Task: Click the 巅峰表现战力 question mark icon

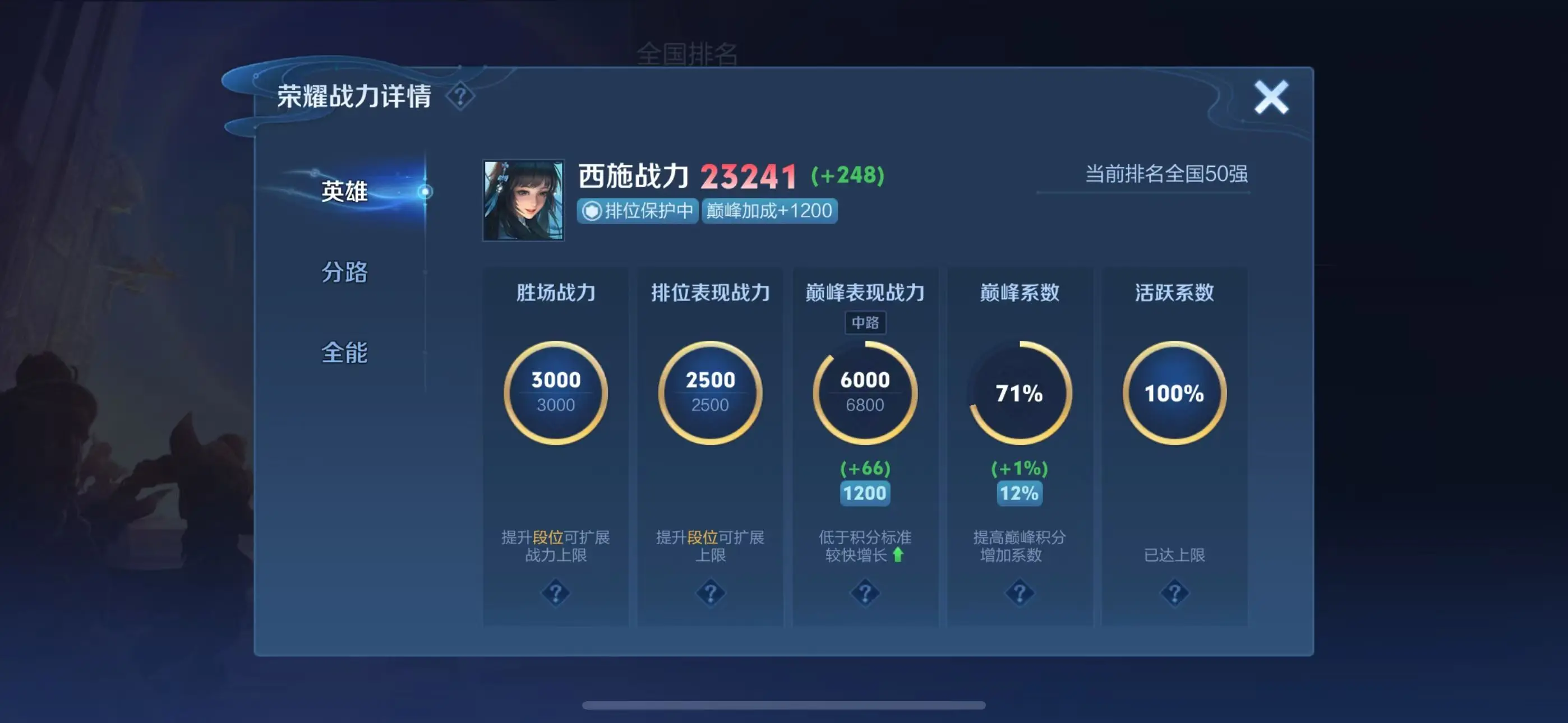Action: [x=865, y=593]
